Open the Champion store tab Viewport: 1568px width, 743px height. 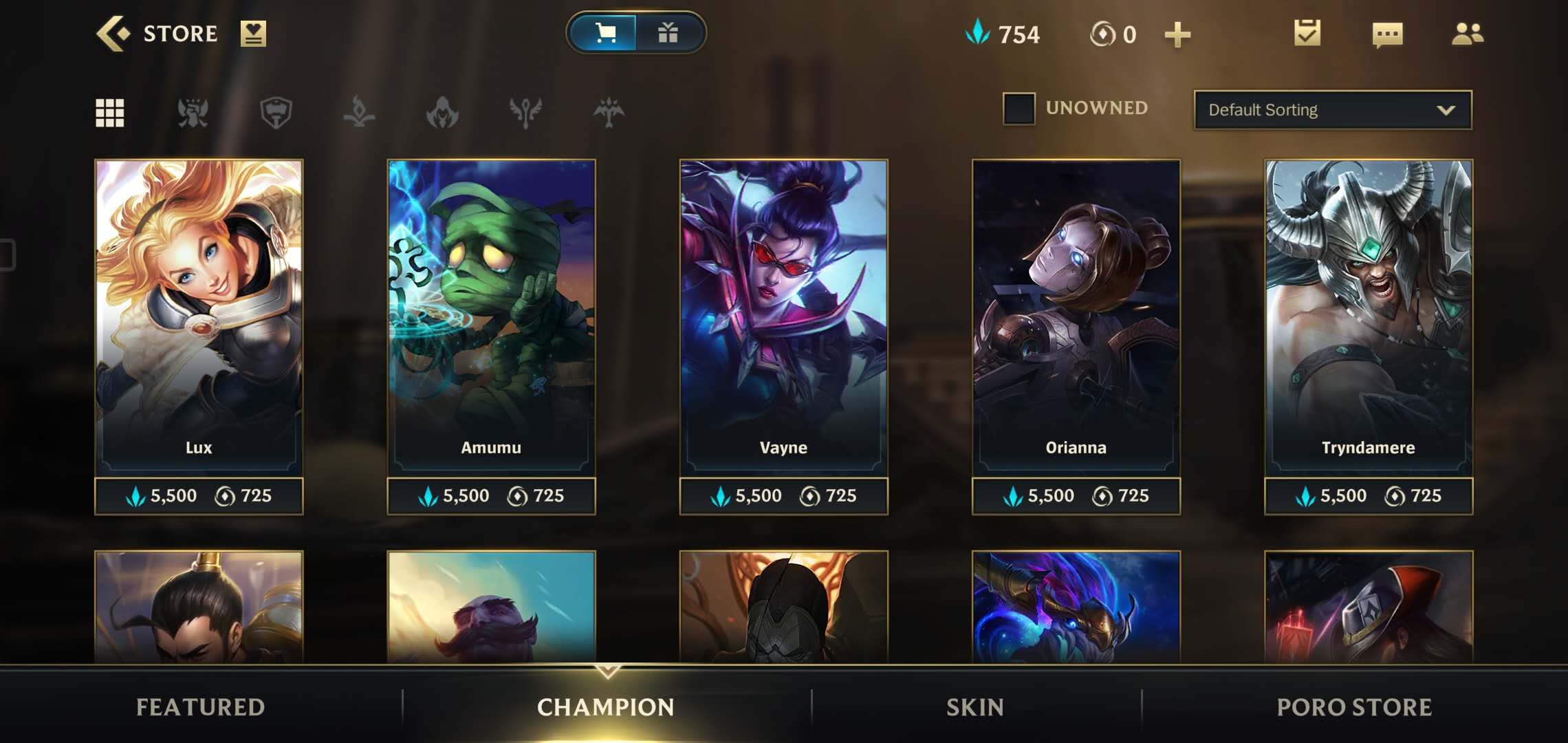pyautogui.click(x=606, y=707)
